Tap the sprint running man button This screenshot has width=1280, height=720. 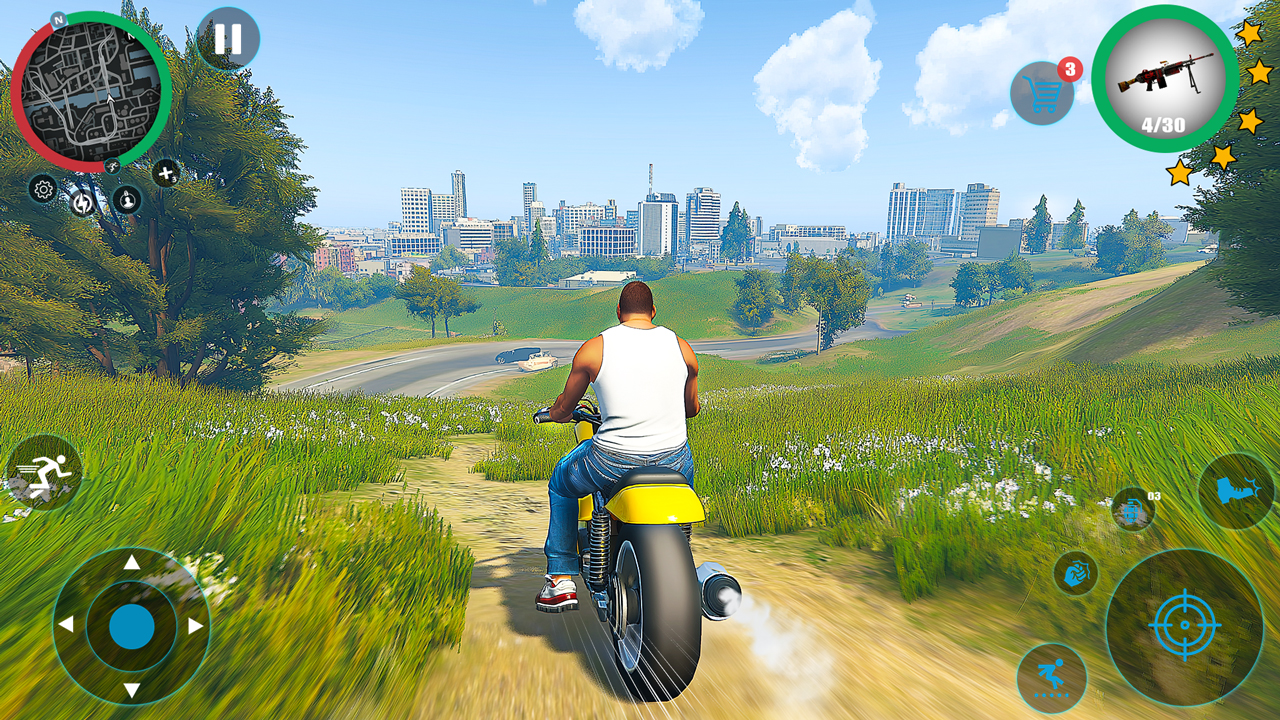(x=43, y=473)
